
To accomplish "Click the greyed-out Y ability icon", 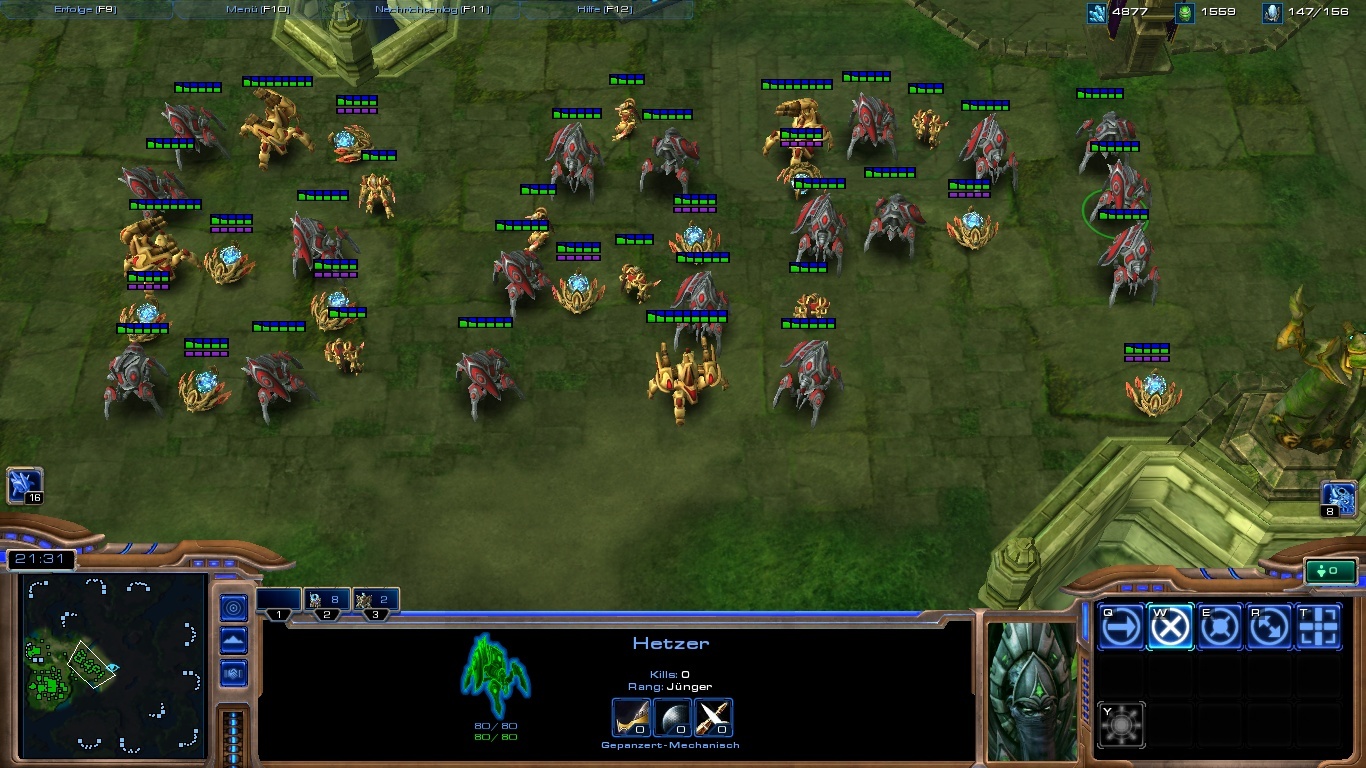I will point(1121,724).
